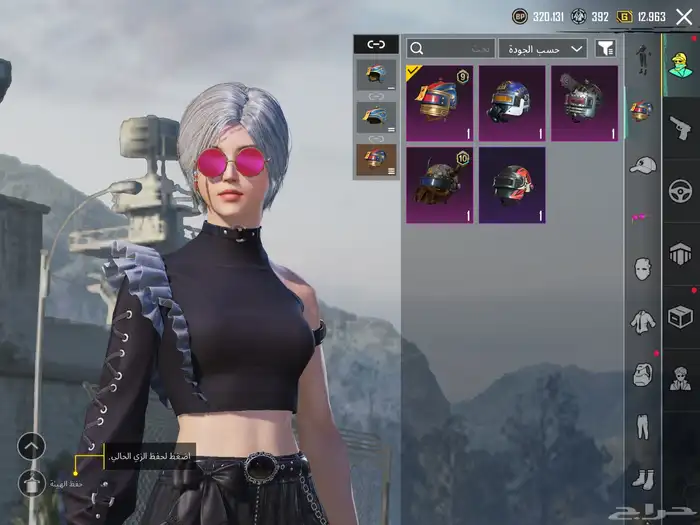This screenshot has width=700, height=525.
Task: Open the pistol weapon skins section
Action: click(680, 127)
